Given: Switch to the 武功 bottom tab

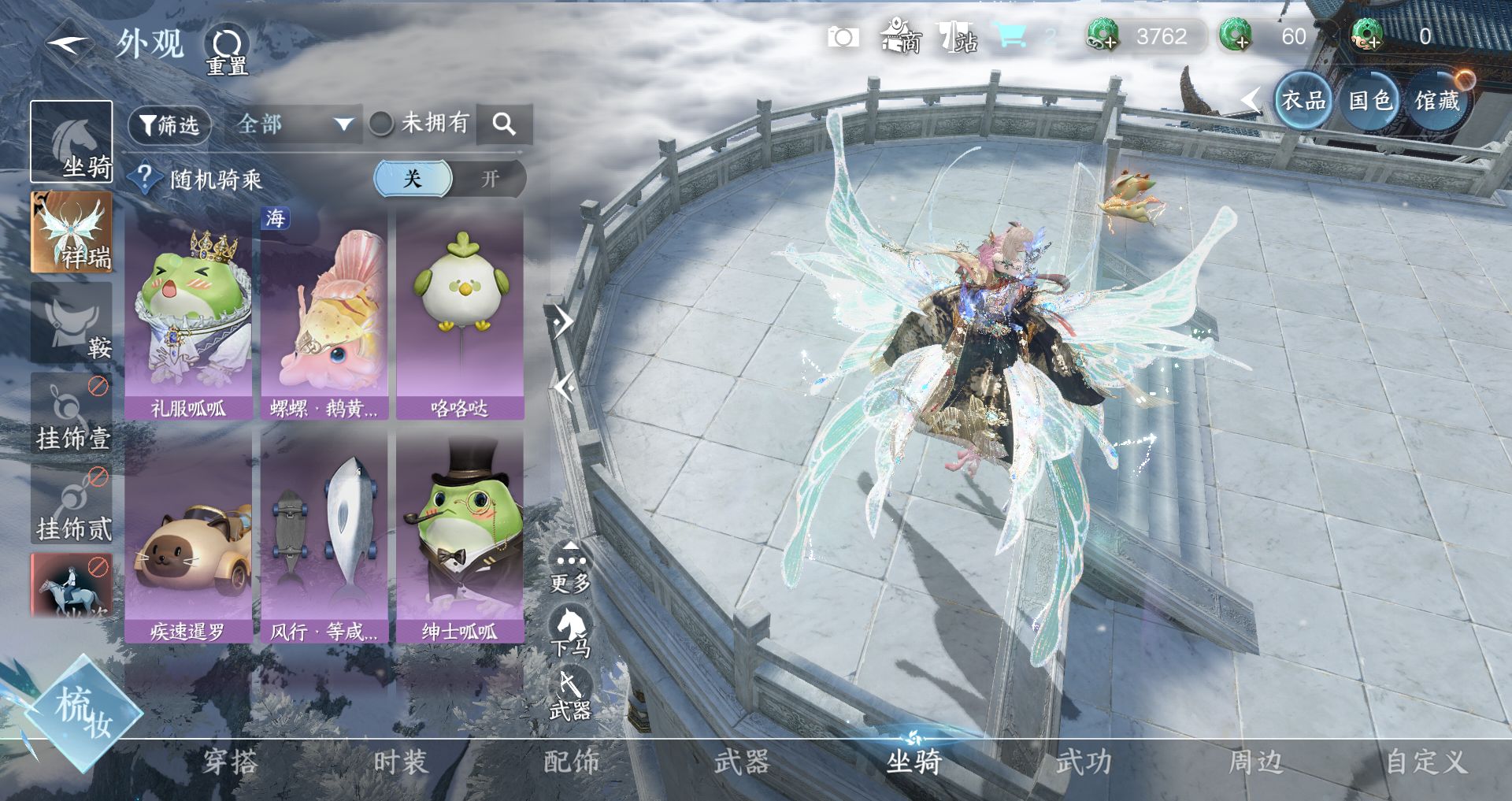Looking at the screenshot, I should coord(1084,762).
